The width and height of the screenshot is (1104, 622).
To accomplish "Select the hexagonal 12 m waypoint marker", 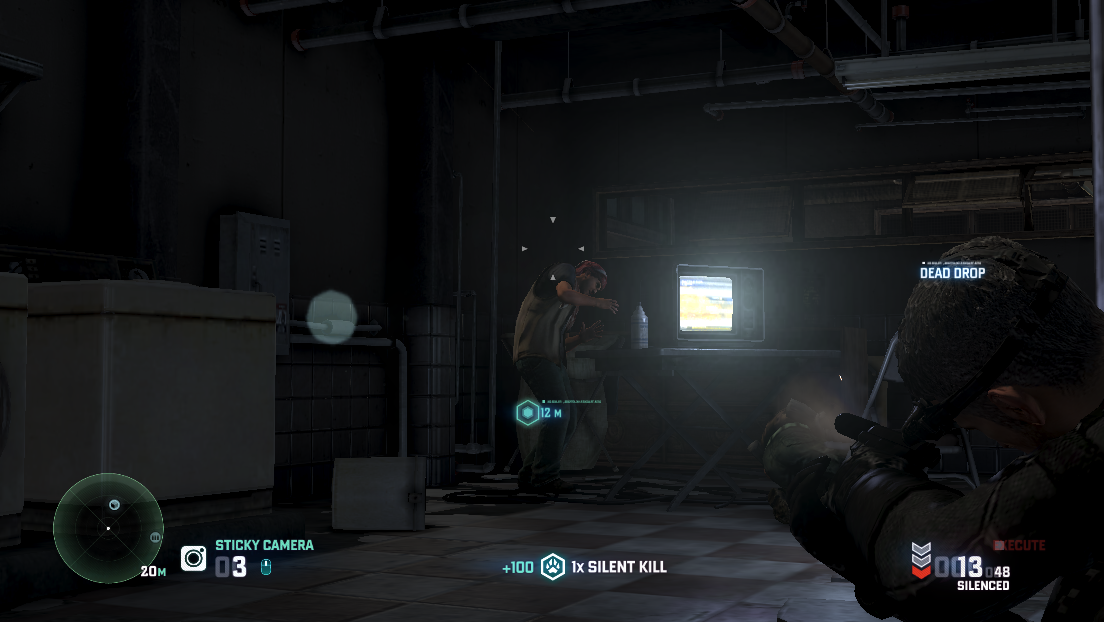I will [x=527, y=412].
